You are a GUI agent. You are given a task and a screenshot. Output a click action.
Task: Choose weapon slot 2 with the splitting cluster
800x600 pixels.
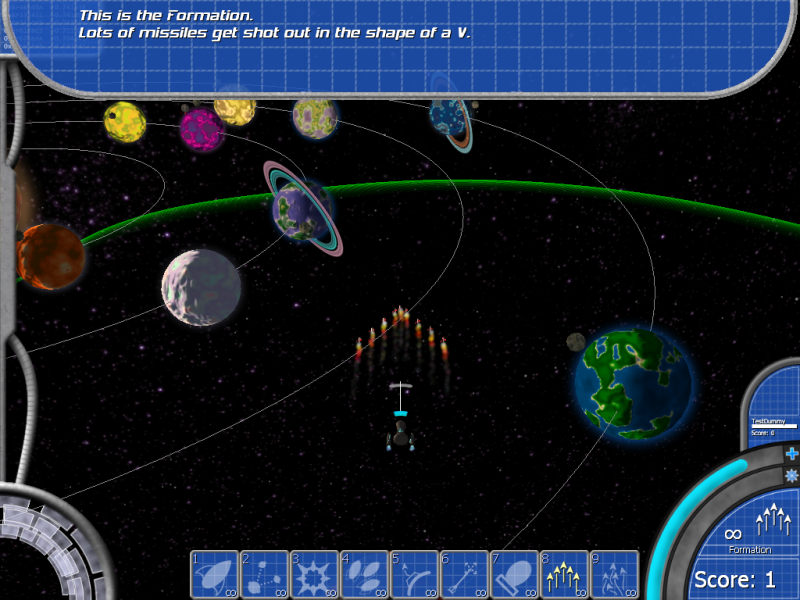265,575
